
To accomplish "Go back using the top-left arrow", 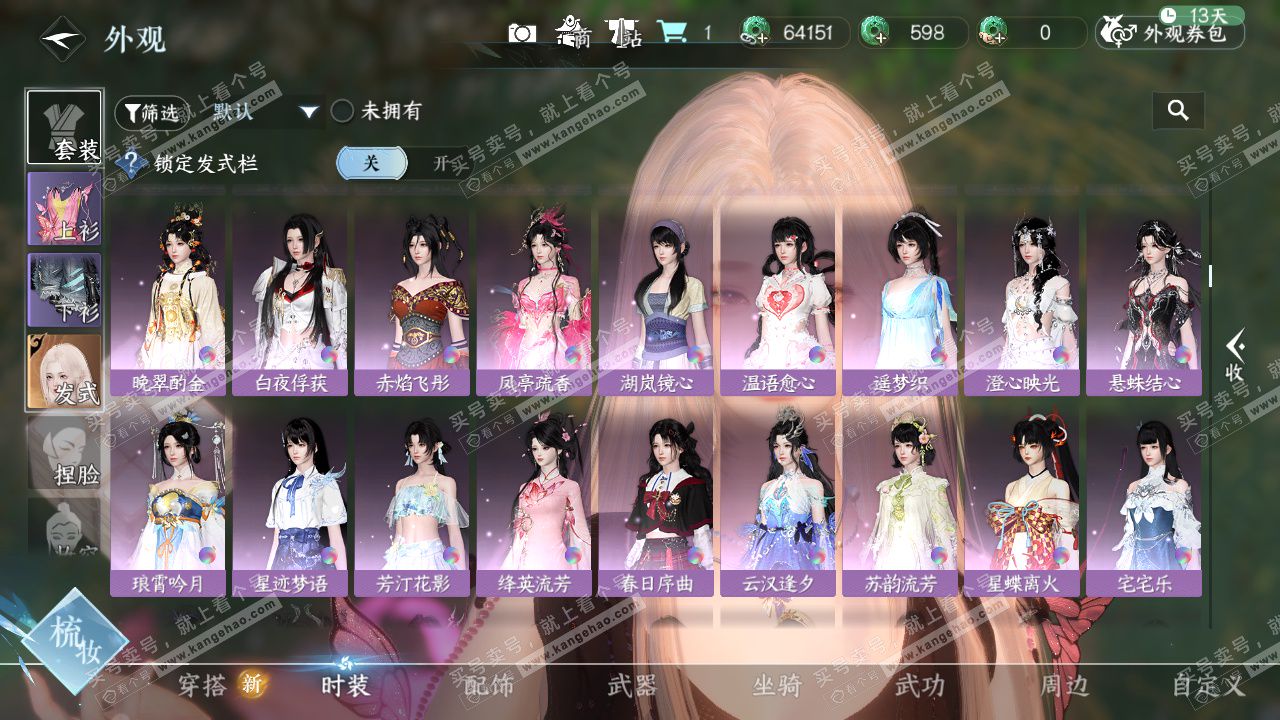I will click(61, 39).
